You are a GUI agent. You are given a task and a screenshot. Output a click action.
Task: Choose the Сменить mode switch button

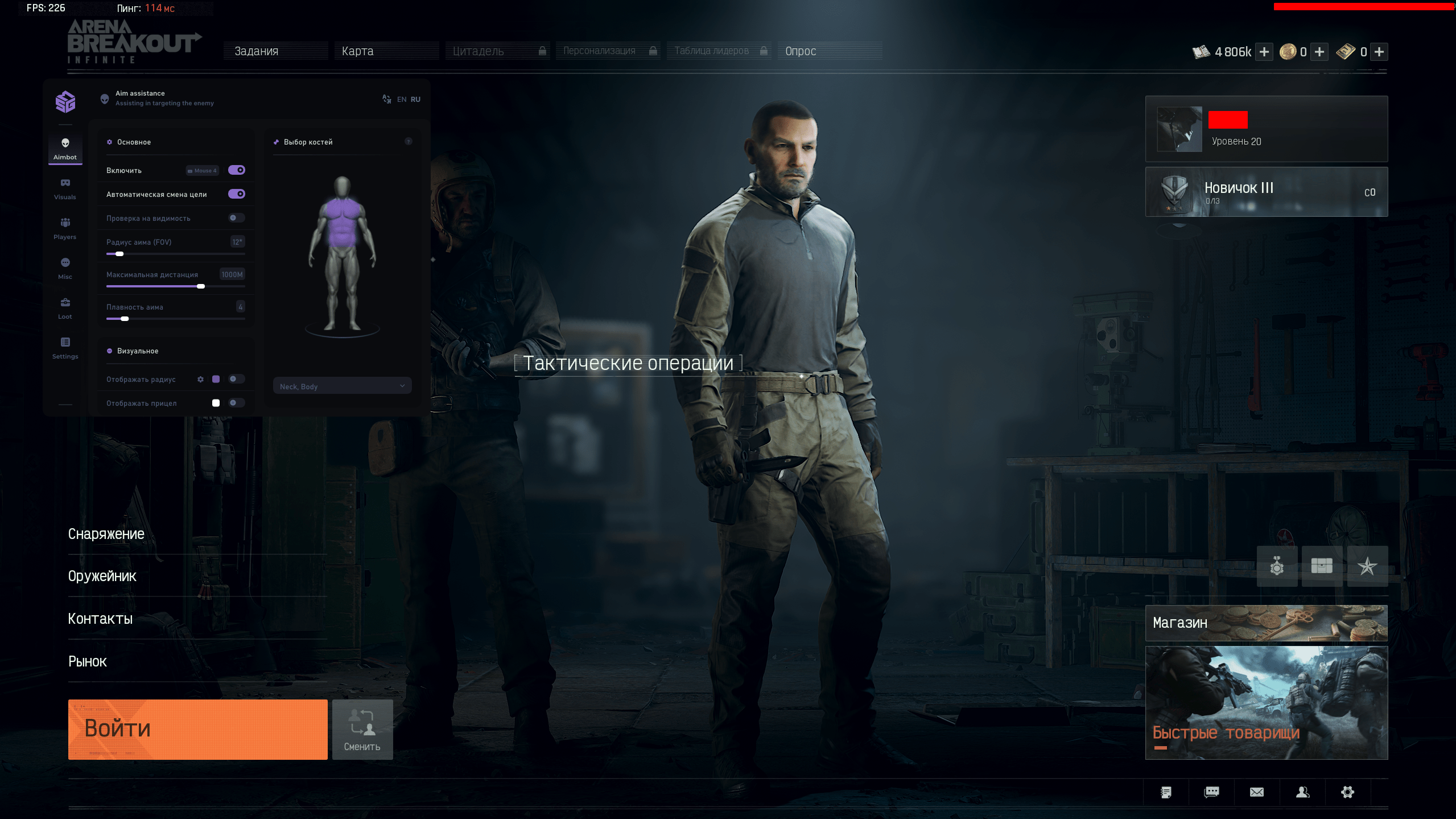(362, 729)
